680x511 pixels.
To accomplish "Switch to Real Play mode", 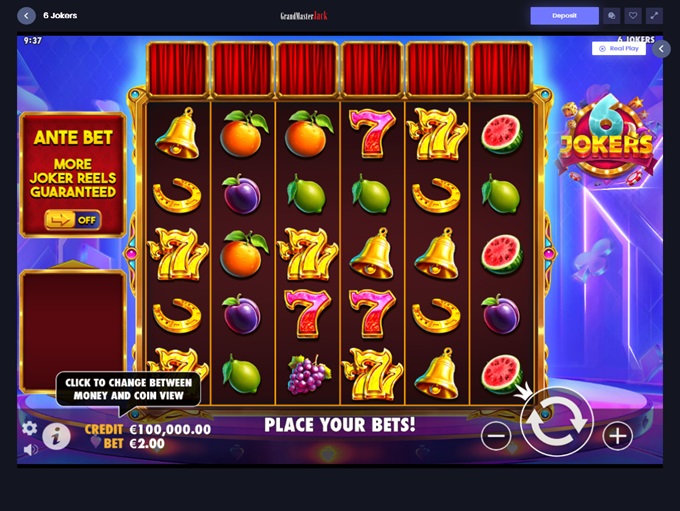I will 618,48.
